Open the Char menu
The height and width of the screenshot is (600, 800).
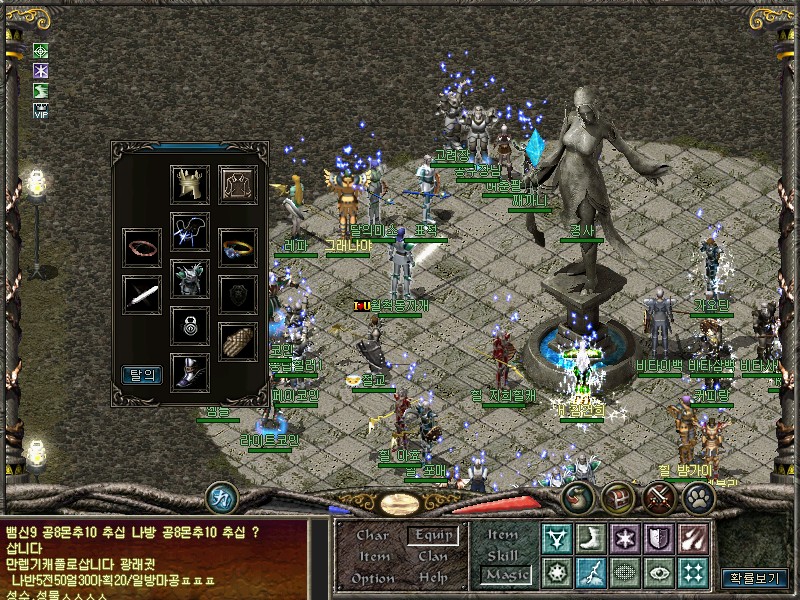pyautogui.click(x=373, y=535)
